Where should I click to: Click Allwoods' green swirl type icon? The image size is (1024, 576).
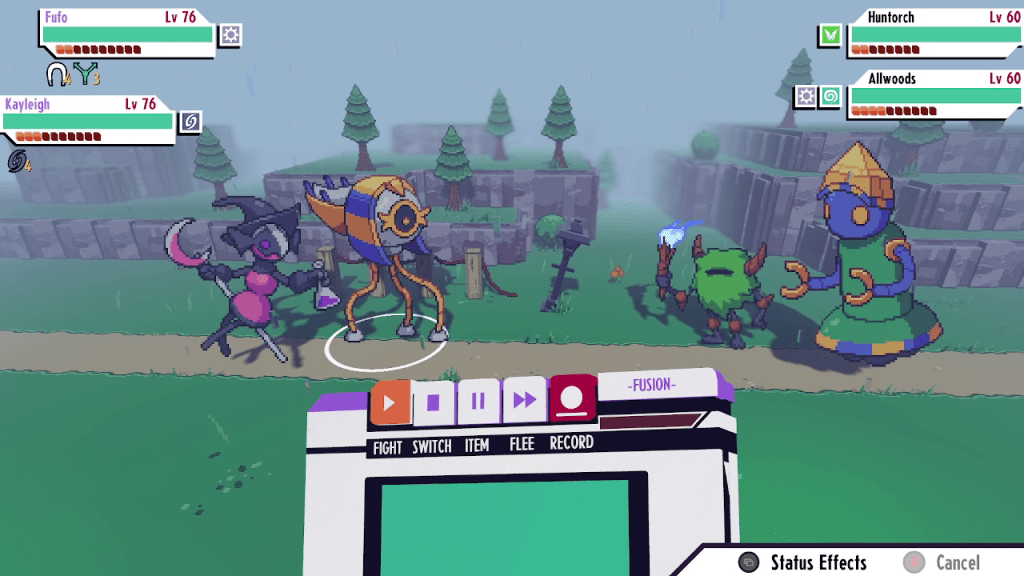[830, 97]
